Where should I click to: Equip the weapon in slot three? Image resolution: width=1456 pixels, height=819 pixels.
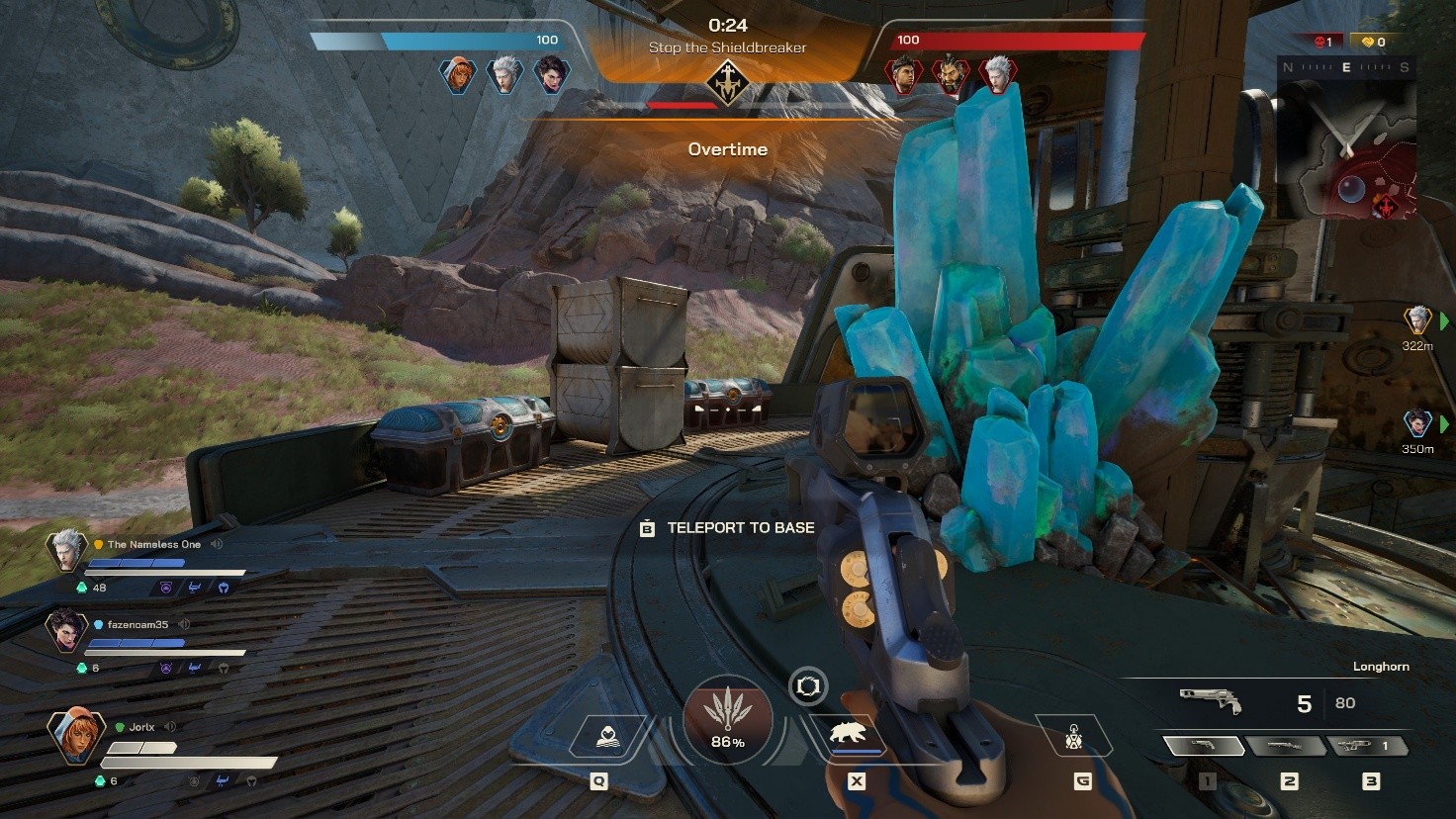point(1368,746)
